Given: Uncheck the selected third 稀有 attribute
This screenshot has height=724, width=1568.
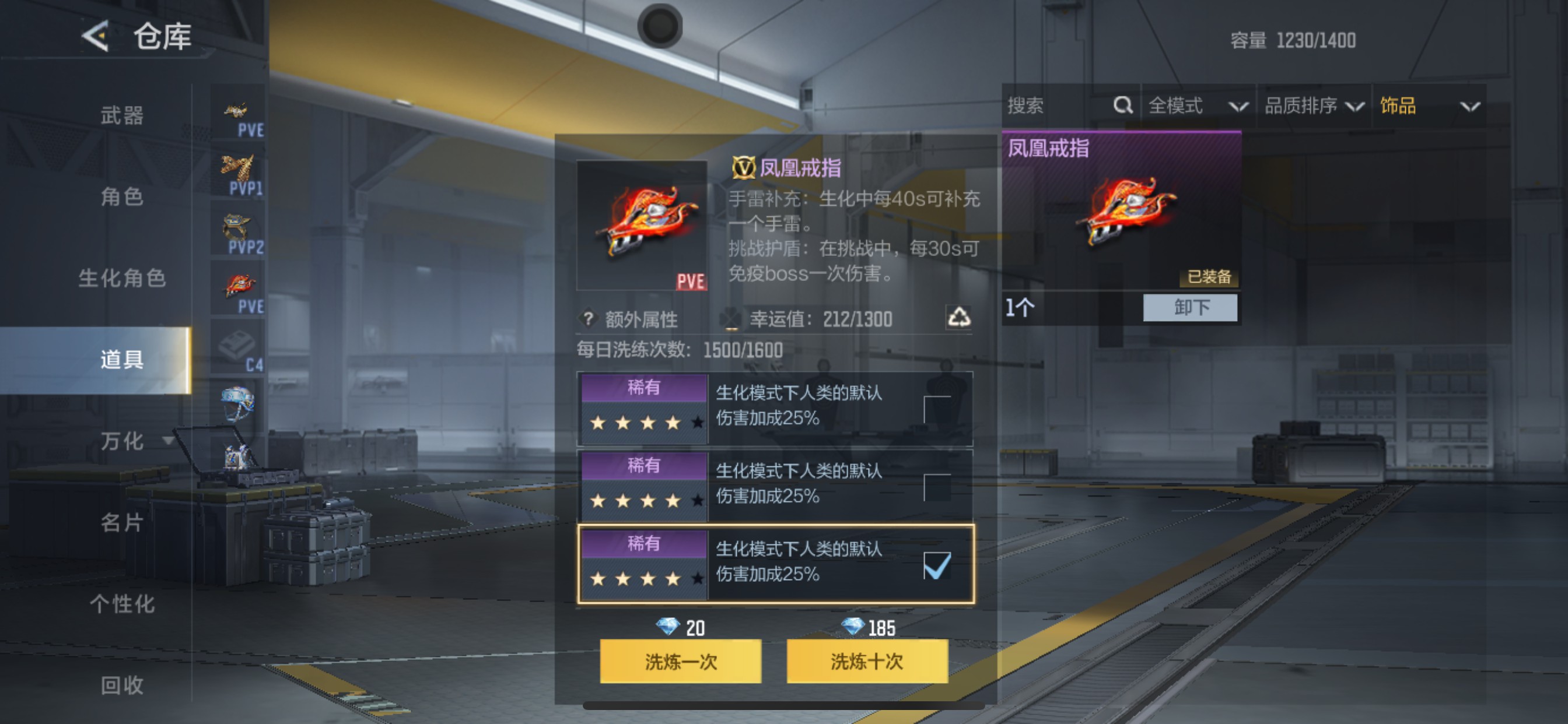Looking at the screenshot, I should pyautogui.click(x=938, y=566).
